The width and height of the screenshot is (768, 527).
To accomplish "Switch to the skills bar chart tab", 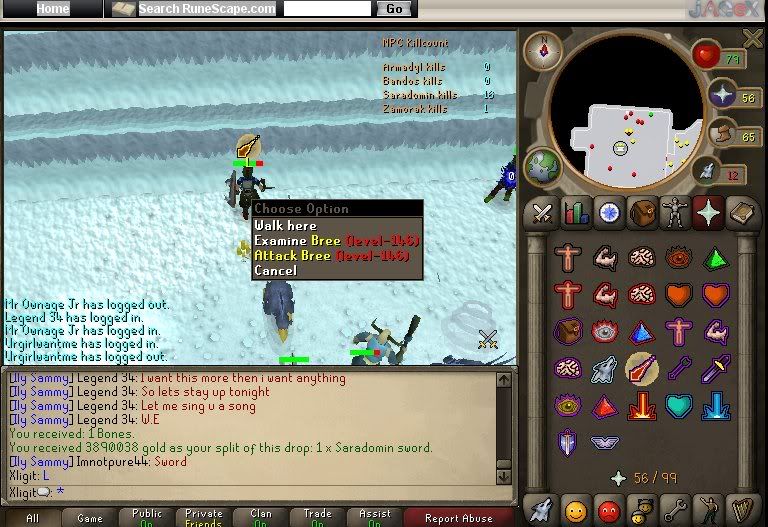I will pos(575,213).
